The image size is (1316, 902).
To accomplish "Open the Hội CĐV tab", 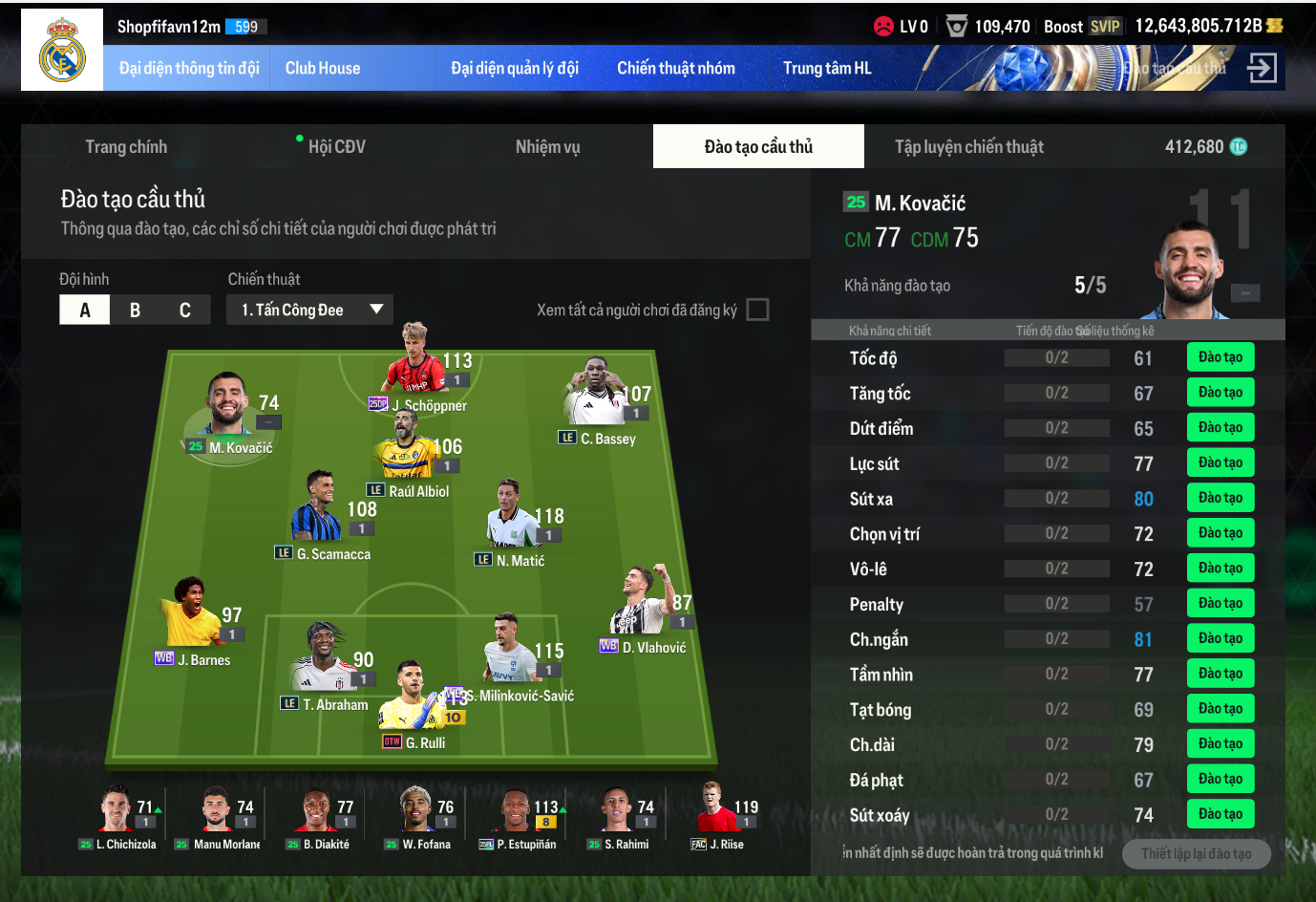I will 336,146.
